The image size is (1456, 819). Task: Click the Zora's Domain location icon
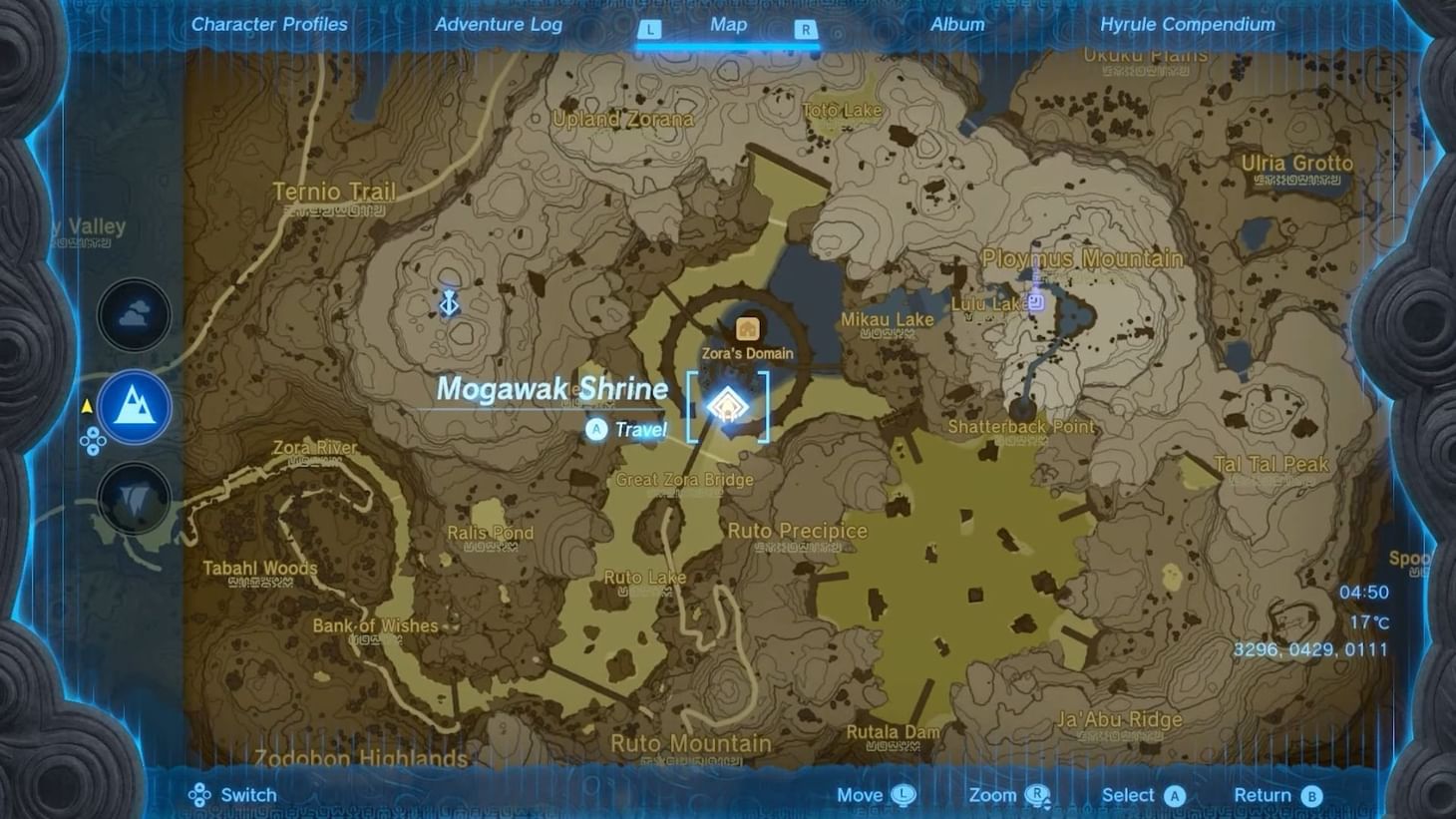[x=746, y=328]
